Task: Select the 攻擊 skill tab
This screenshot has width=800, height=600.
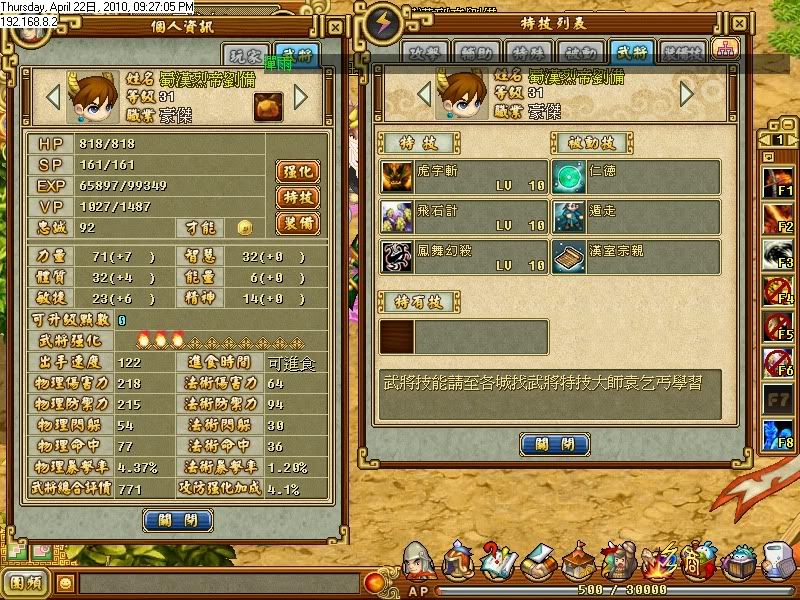Action: [425, 53]
